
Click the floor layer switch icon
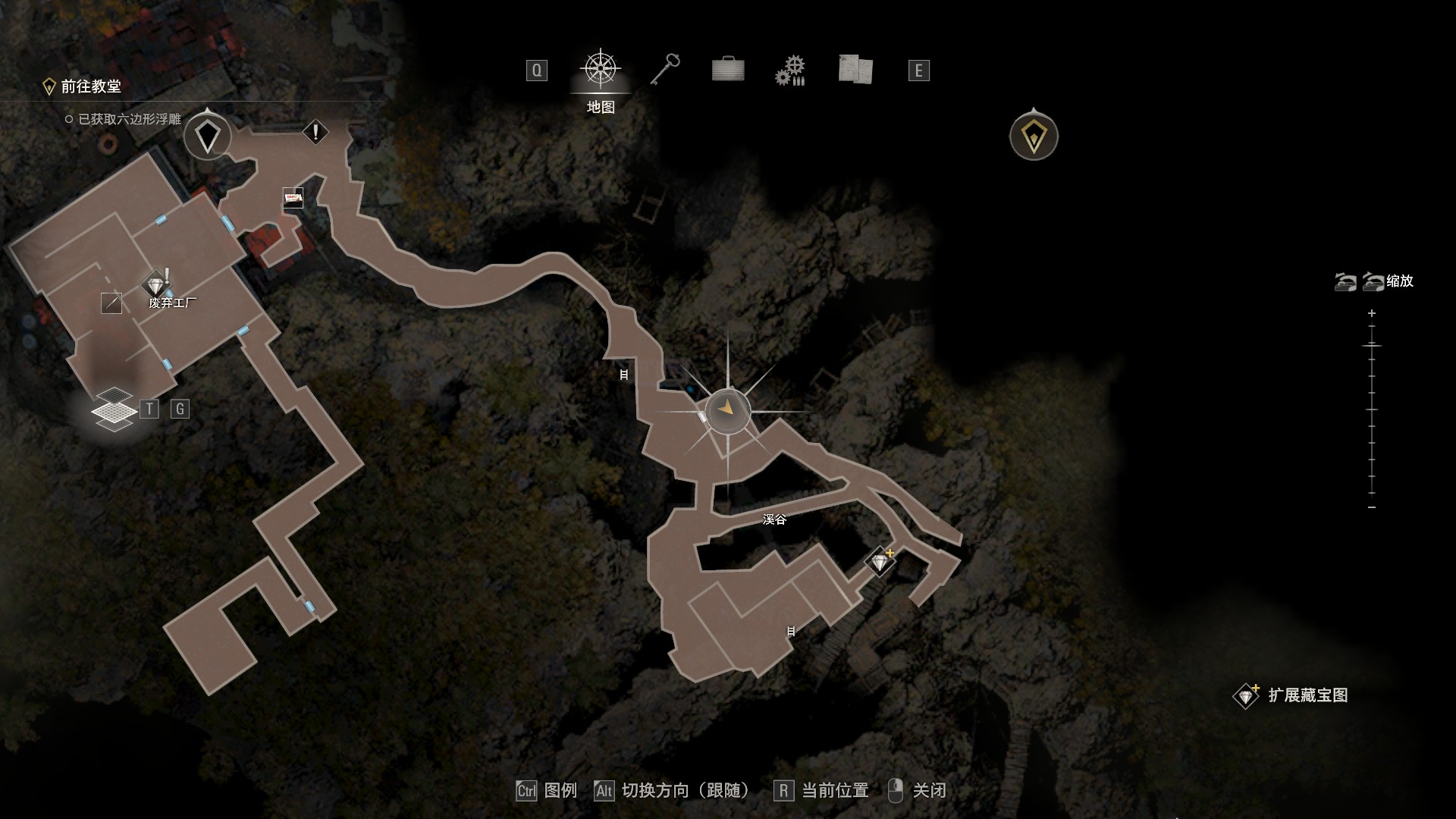(x=114, y=409)
